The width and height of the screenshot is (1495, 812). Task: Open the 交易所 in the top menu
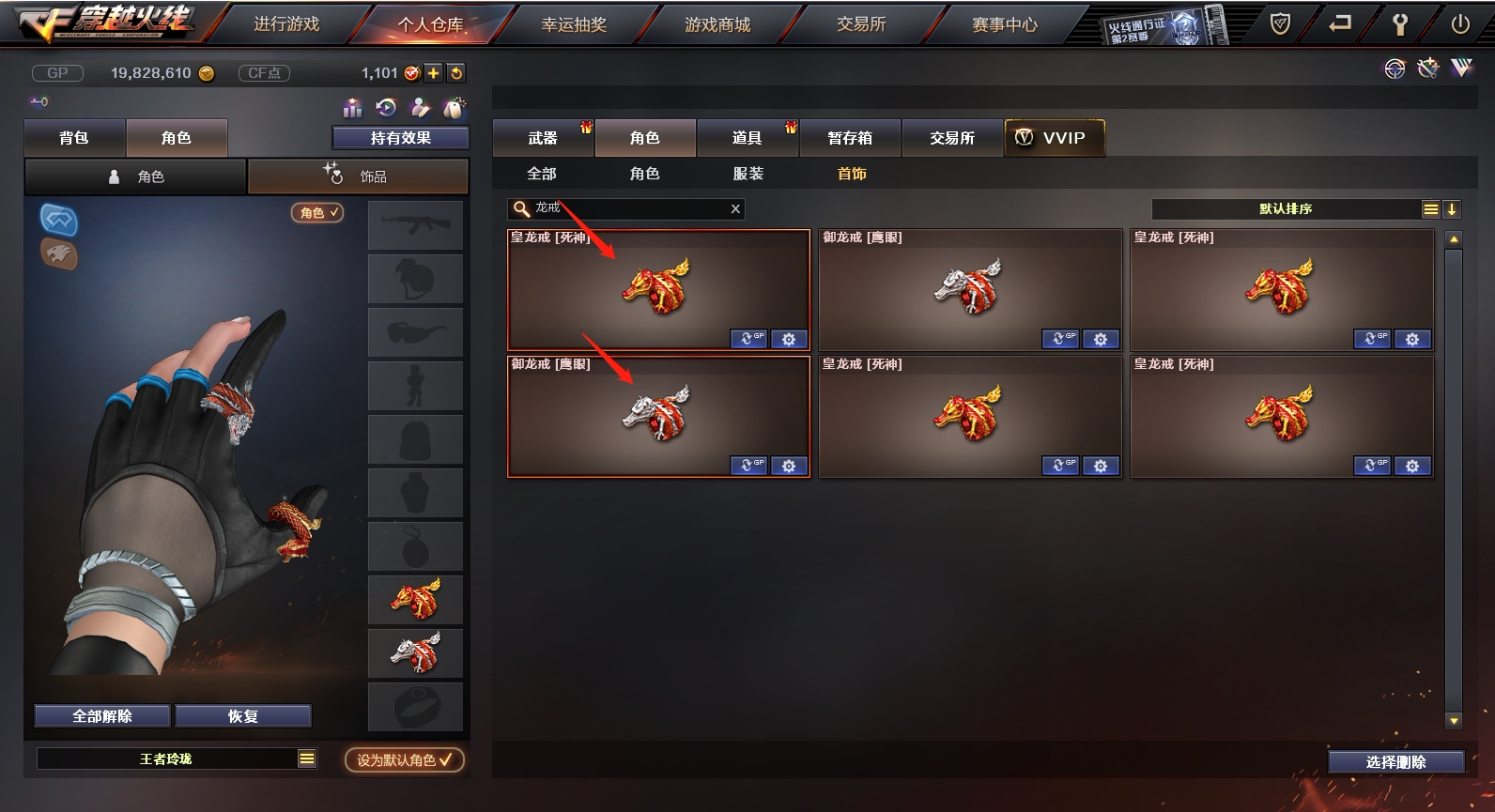tap(861, 24)
